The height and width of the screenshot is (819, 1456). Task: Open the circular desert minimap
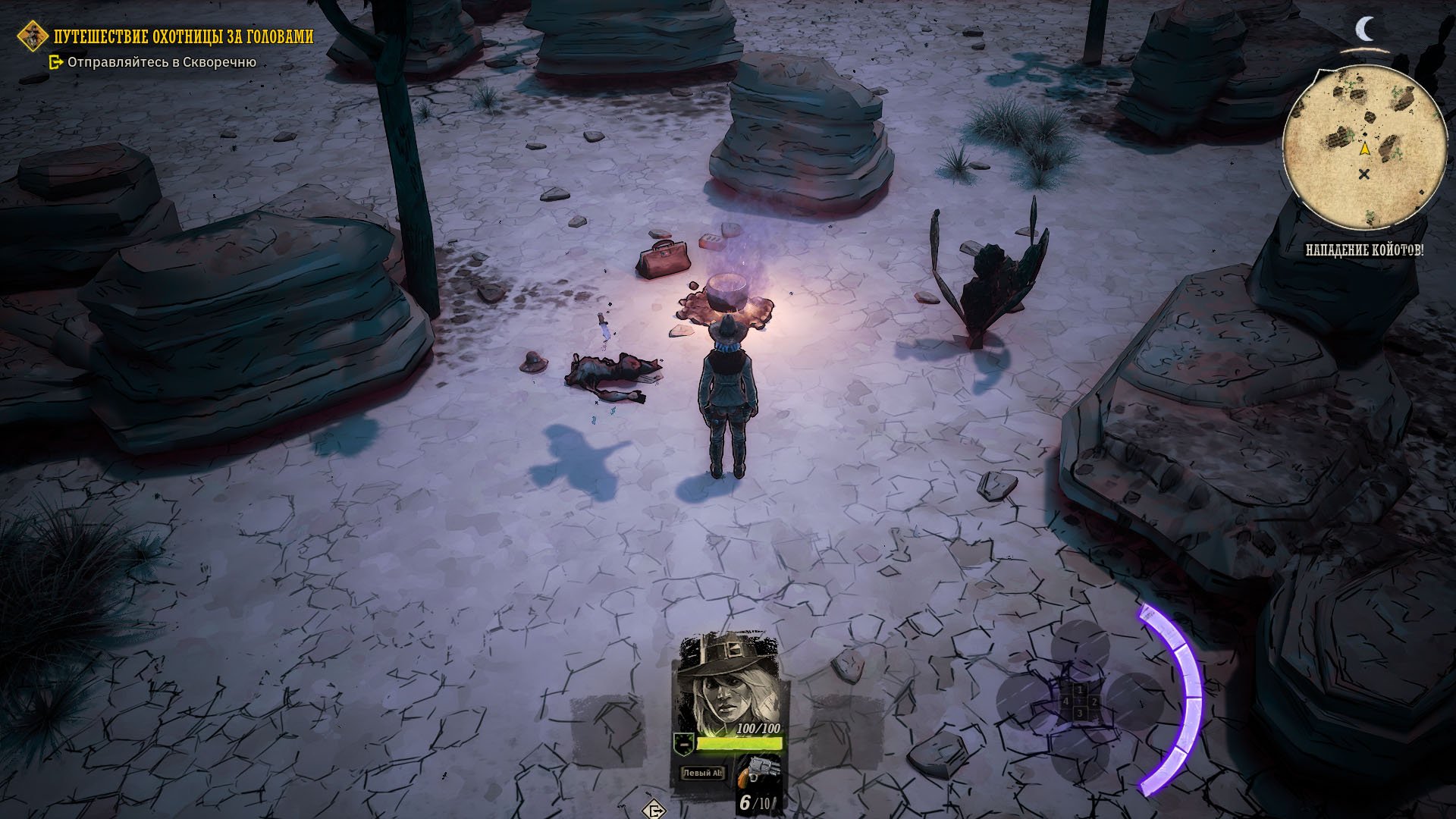(x=1363, y=147)
